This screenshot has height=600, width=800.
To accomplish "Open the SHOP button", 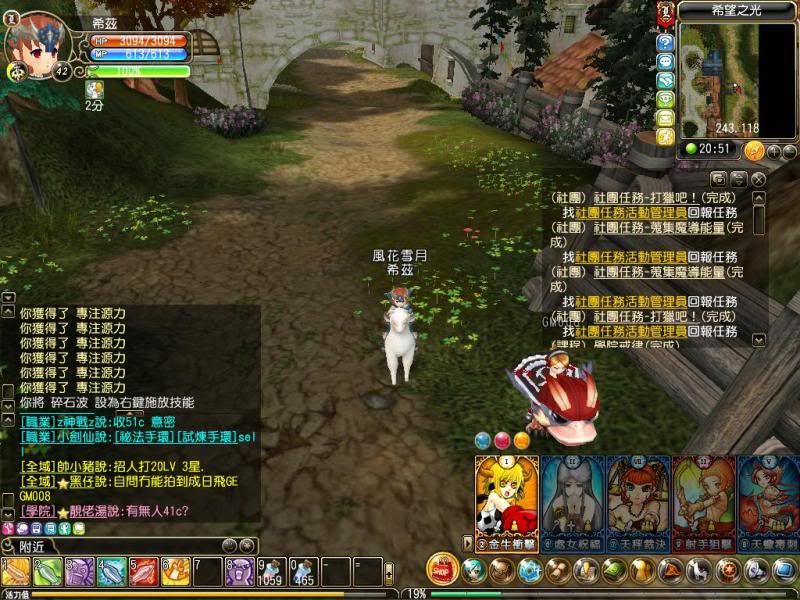I will pos(443,568).
